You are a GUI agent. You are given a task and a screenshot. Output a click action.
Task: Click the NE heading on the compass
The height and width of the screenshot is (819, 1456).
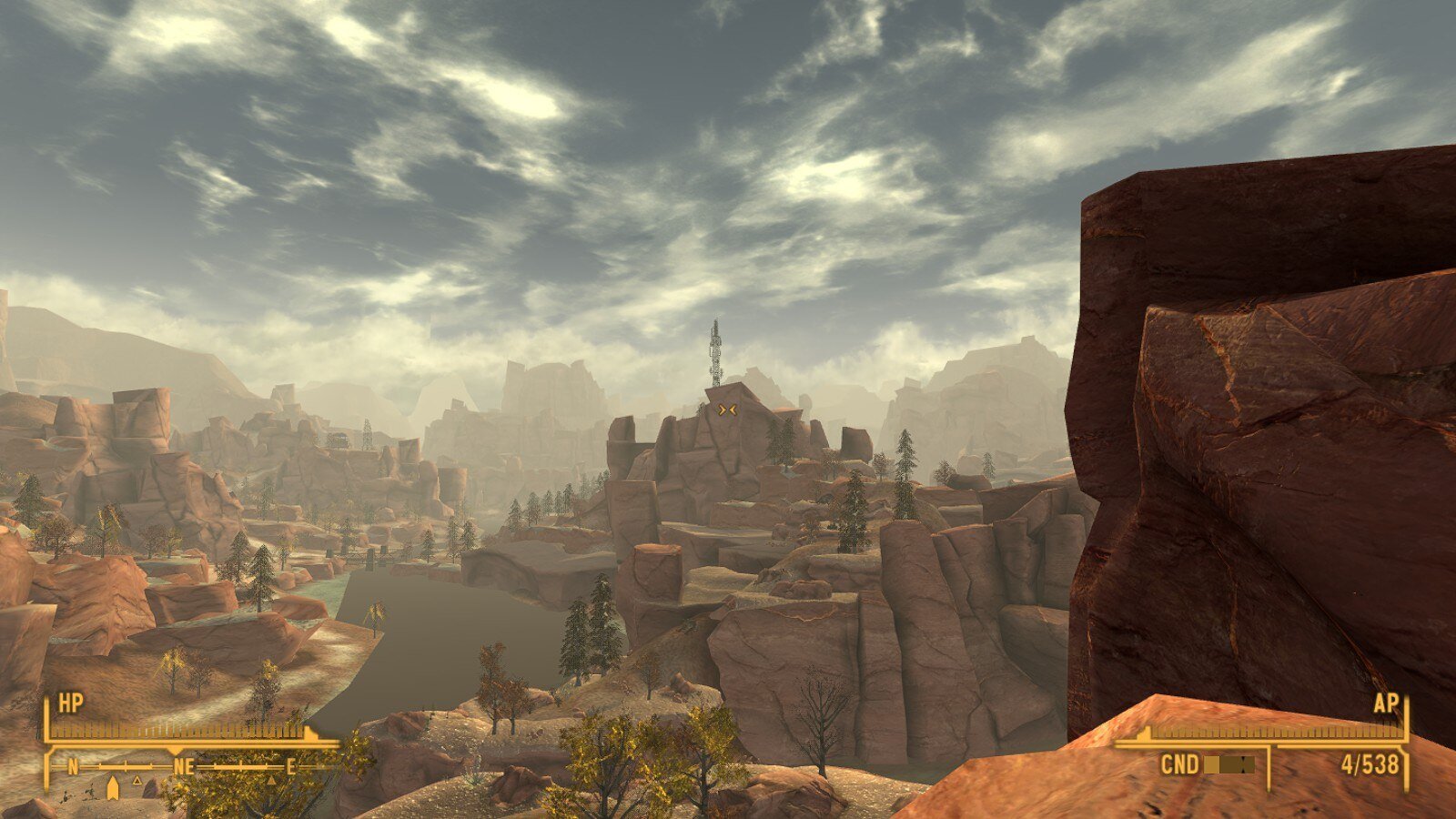click(x=183, y=767)
